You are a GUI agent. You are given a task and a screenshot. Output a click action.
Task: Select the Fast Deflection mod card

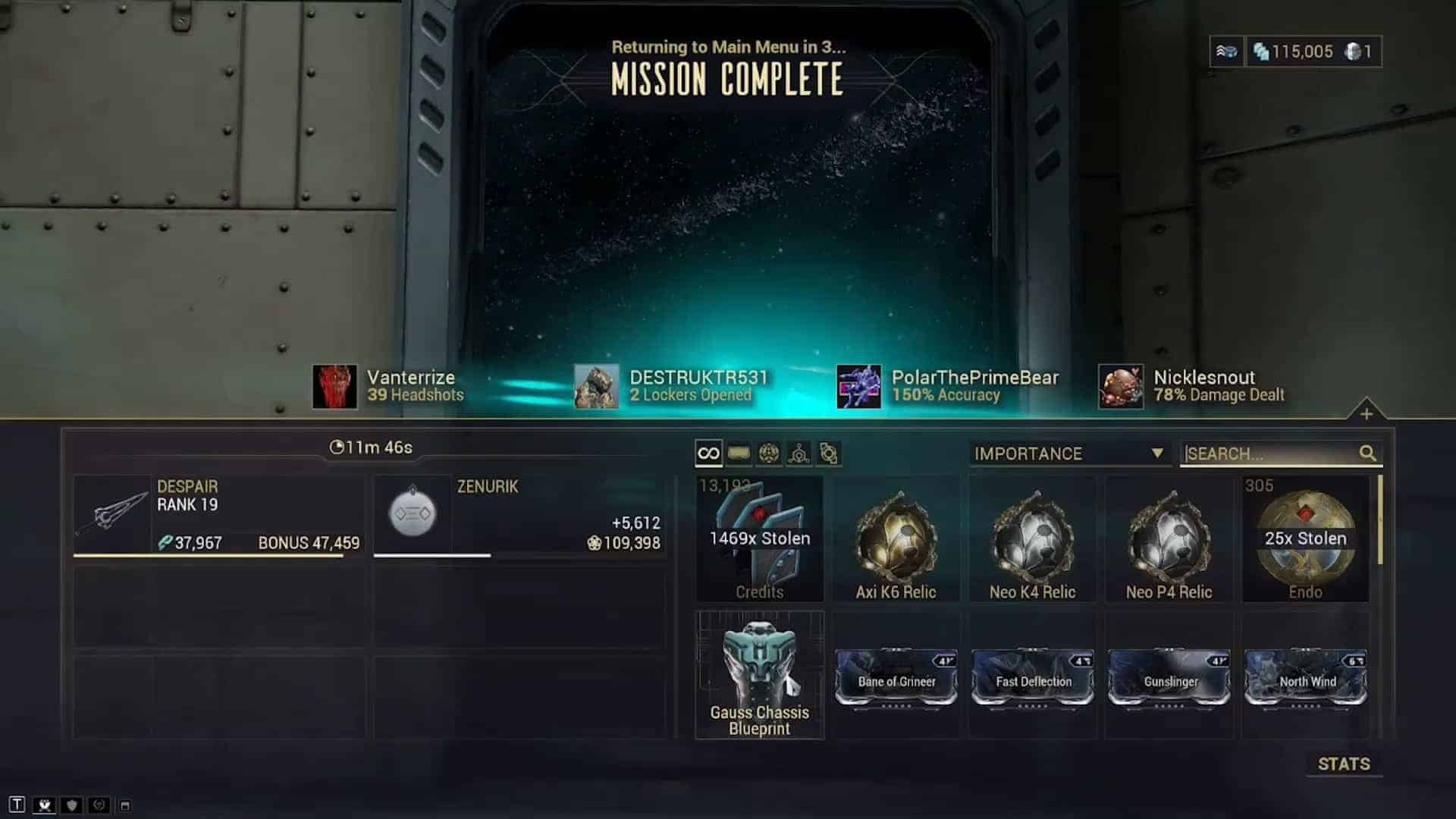(x=1033, y=679)
